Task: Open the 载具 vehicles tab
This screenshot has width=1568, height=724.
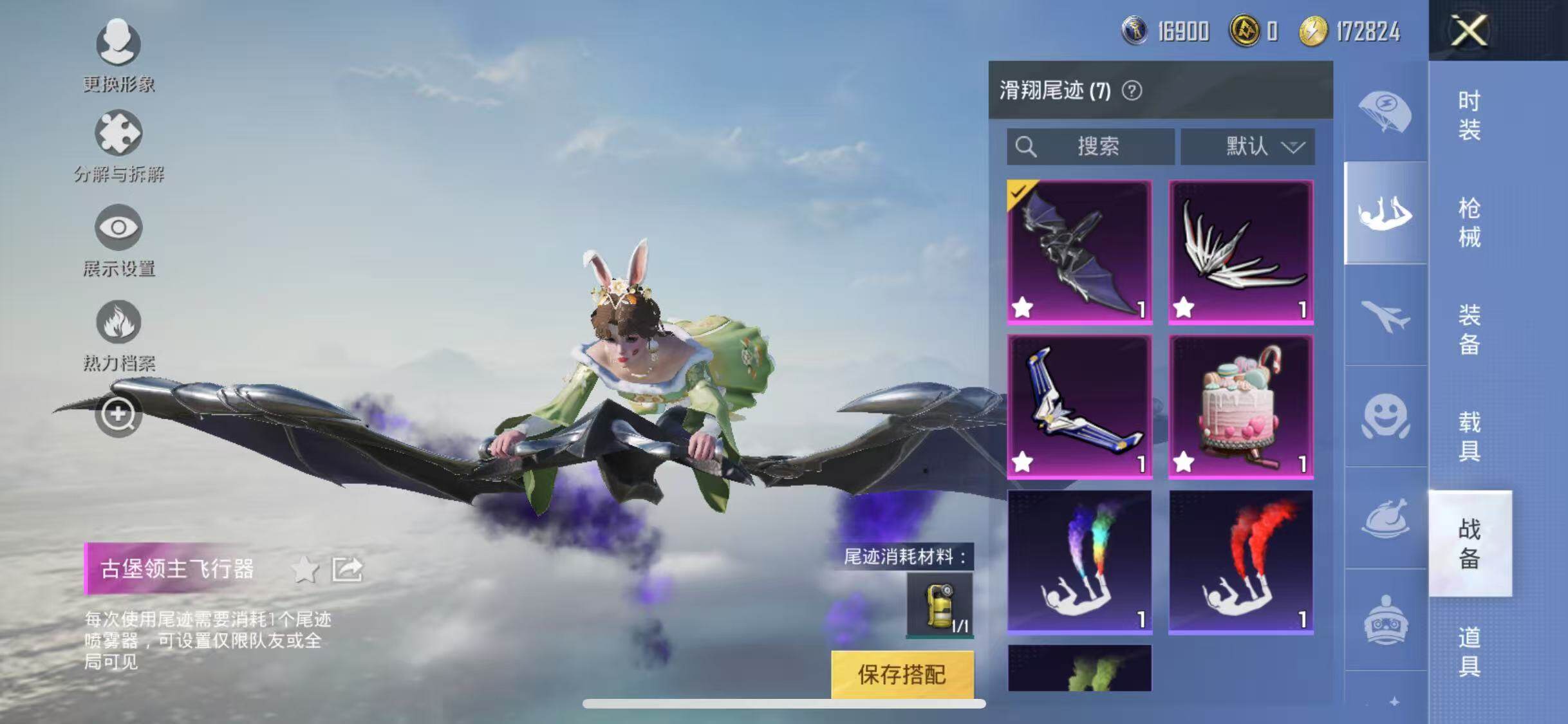Action: 1469,436
